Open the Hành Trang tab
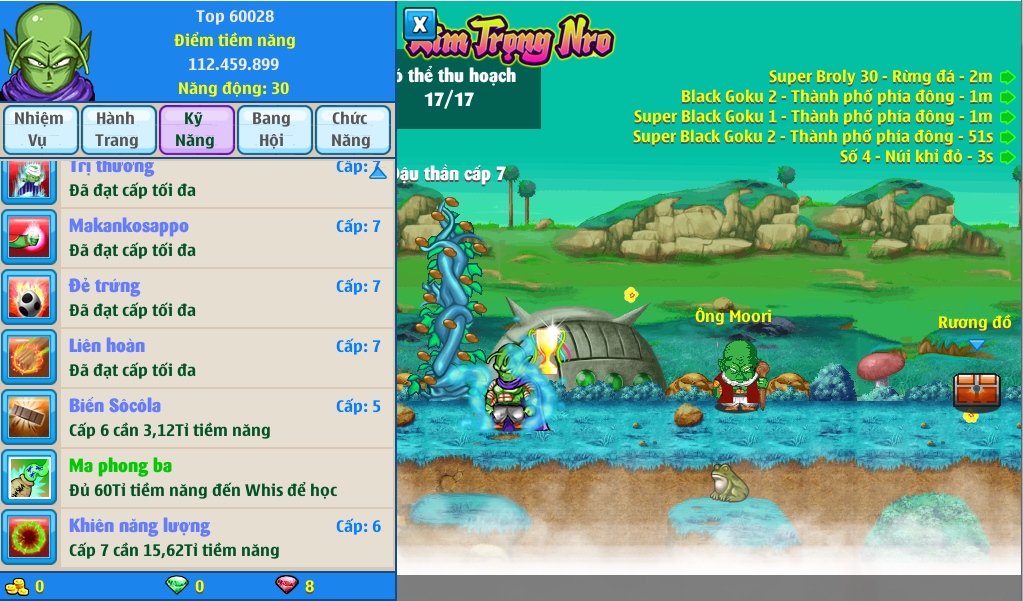 point(117,130)
